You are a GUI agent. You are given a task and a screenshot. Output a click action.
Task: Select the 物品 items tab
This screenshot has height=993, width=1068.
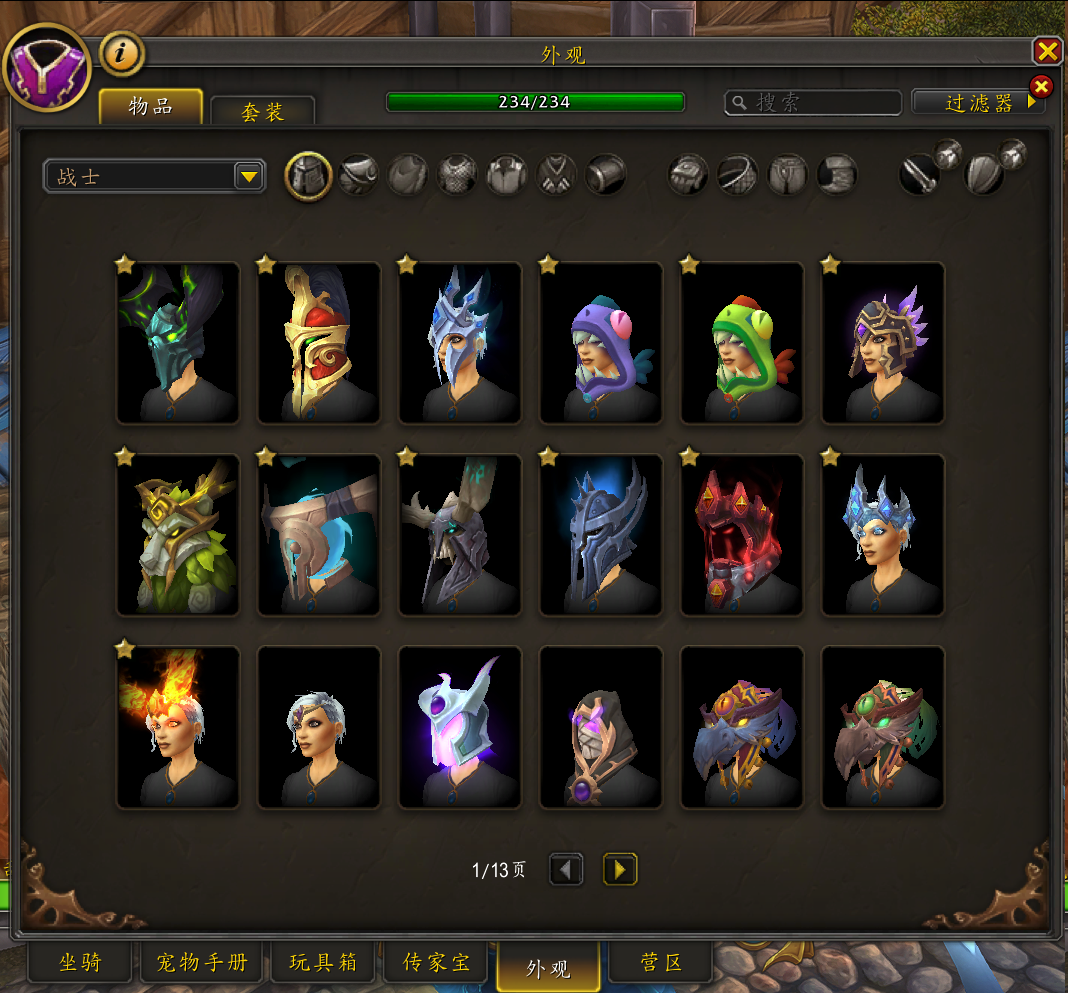151,107
